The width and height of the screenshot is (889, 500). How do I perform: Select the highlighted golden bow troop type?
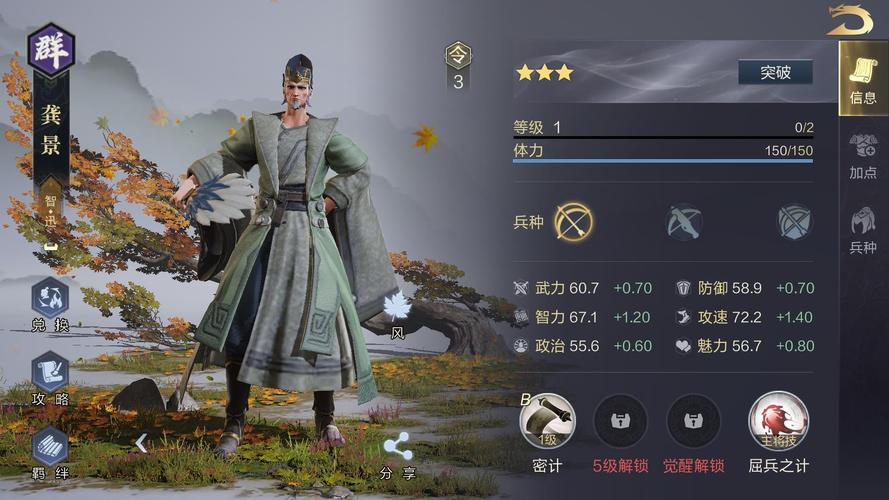tap(574, 221)
